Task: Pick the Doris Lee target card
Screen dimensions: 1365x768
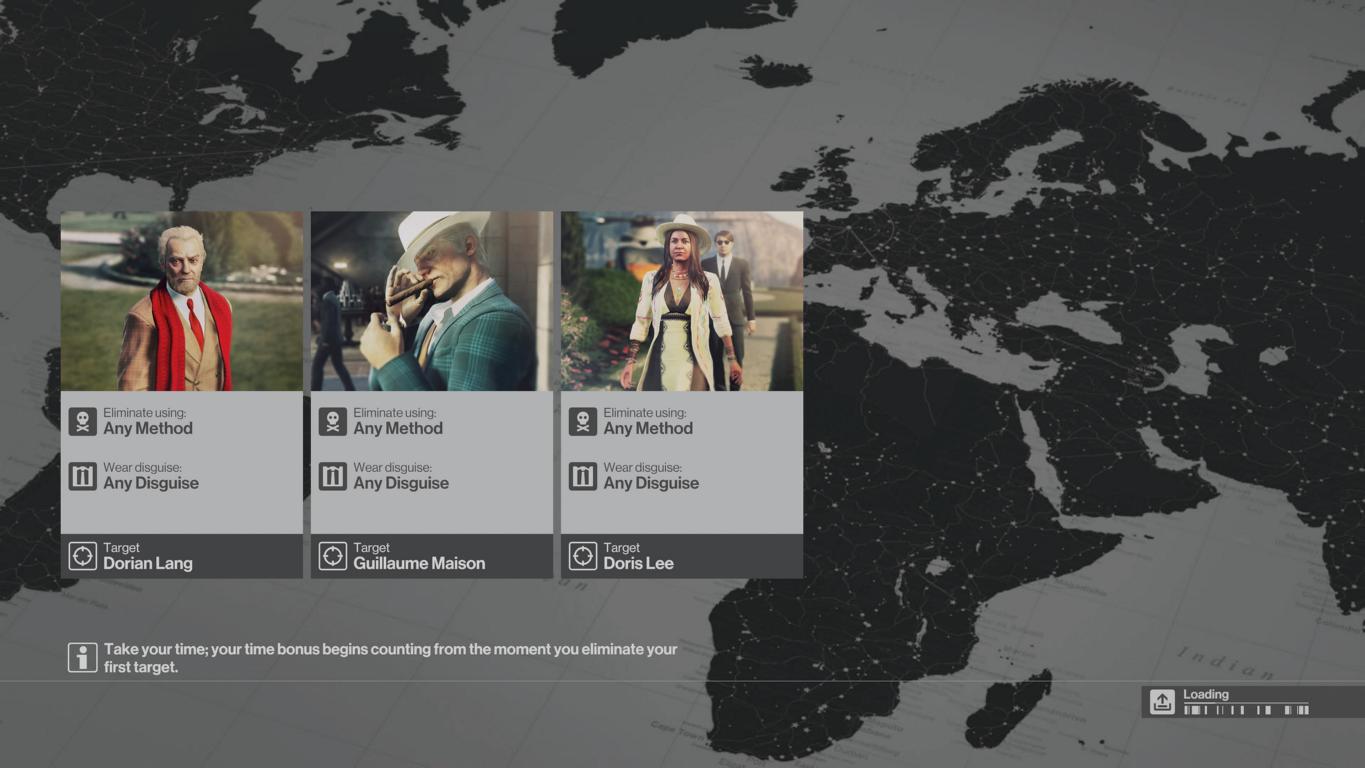Action: coord(681,394)
